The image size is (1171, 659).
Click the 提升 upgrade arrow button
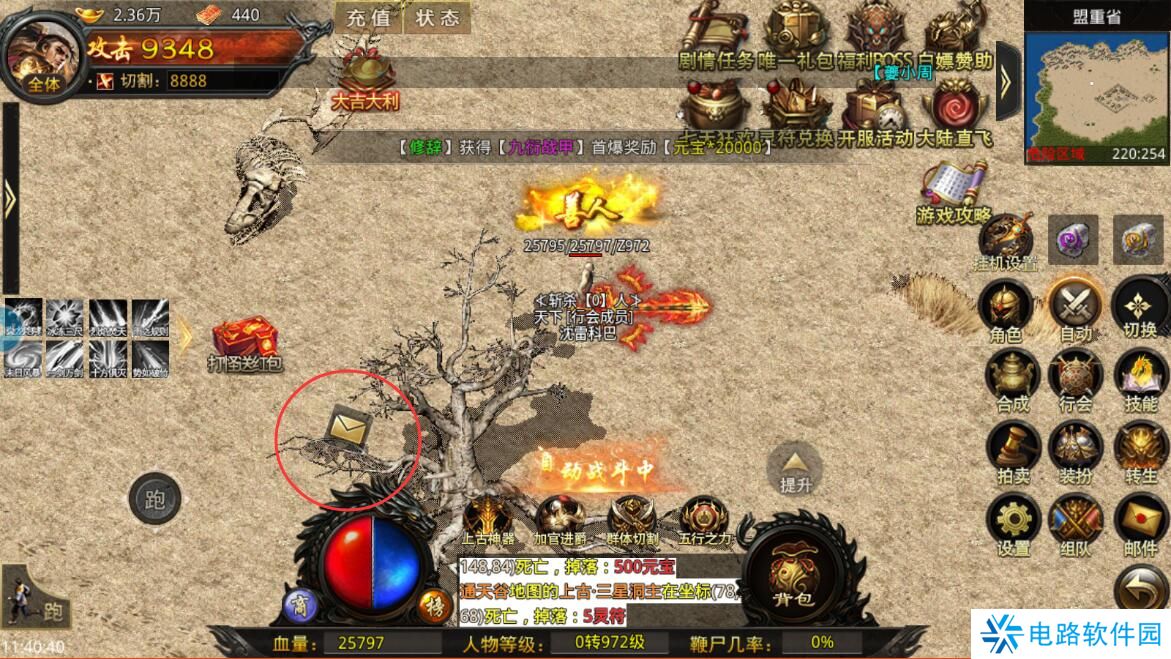click(795, 468)
